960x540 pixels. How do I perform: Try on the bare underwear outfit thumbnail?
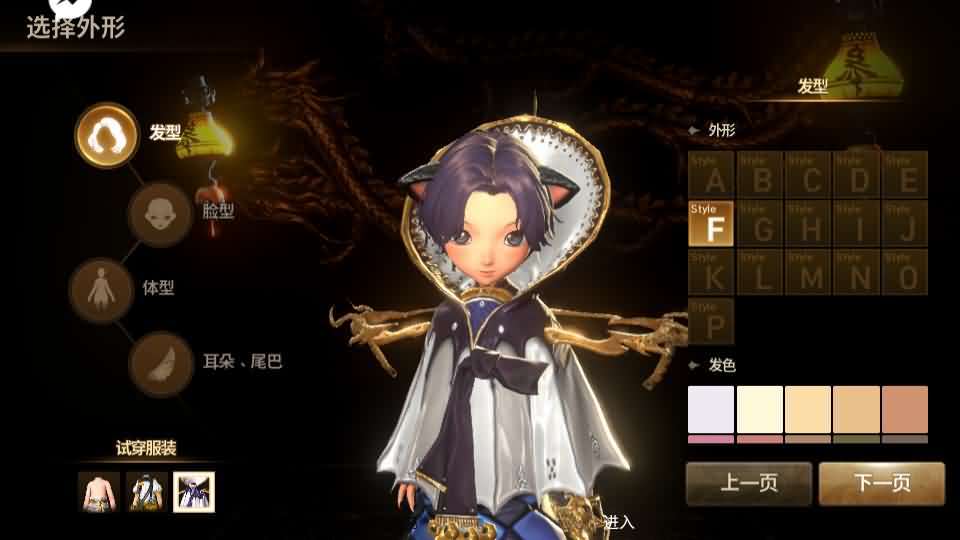click(x=98, y=491)
